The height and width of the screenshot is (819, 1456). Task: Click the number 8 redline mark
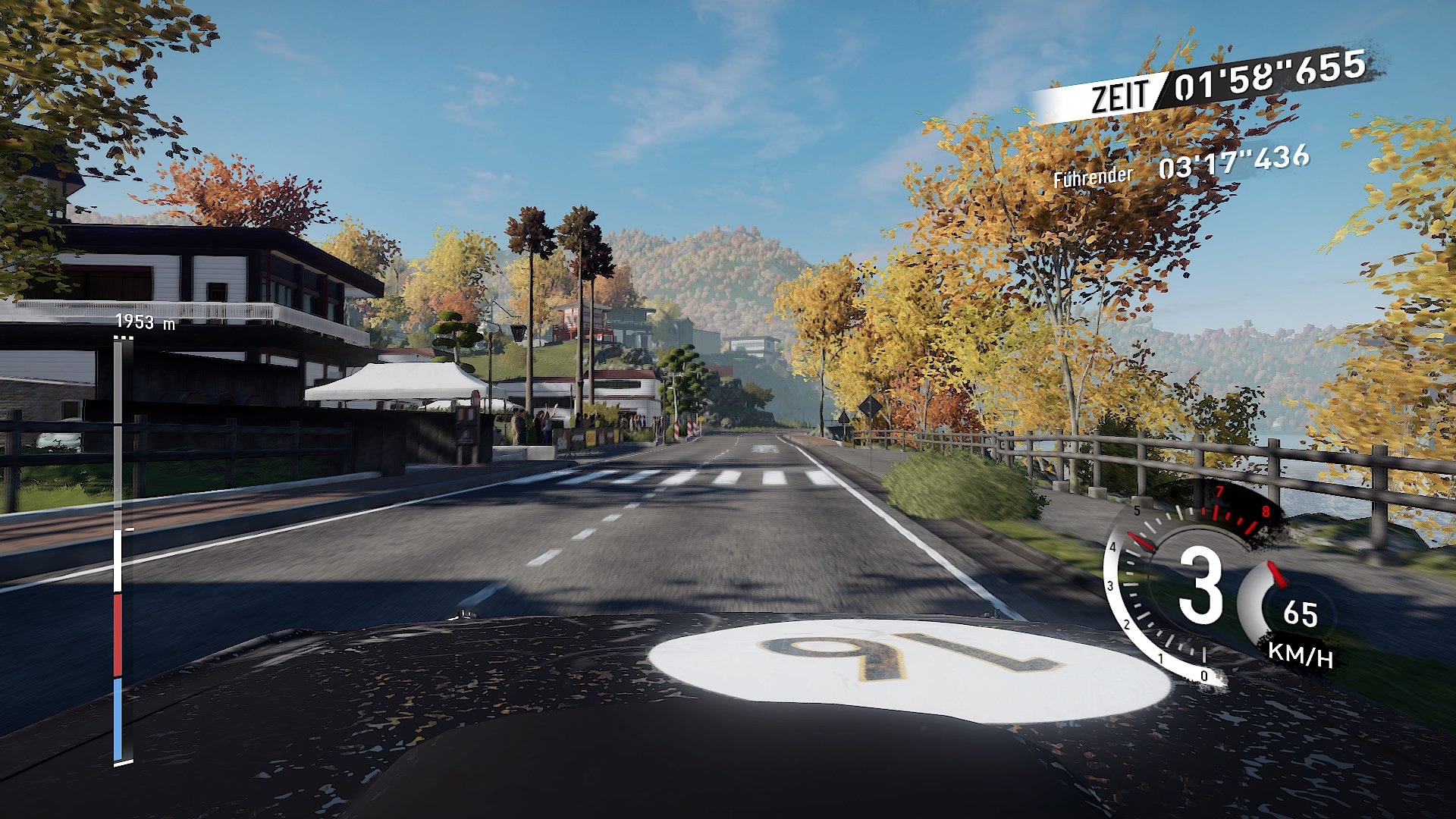pos(1266,512)
